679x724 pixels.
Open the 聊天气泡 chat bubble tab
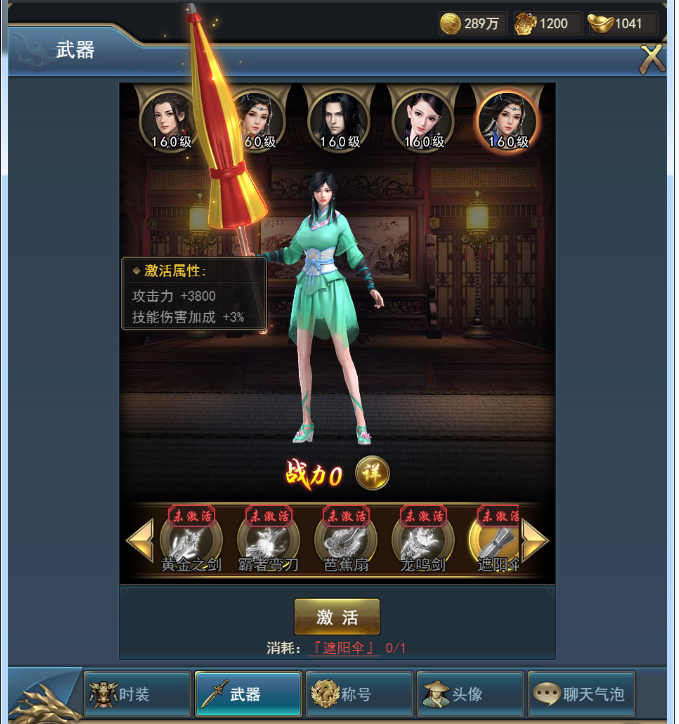tap(580, 694)
